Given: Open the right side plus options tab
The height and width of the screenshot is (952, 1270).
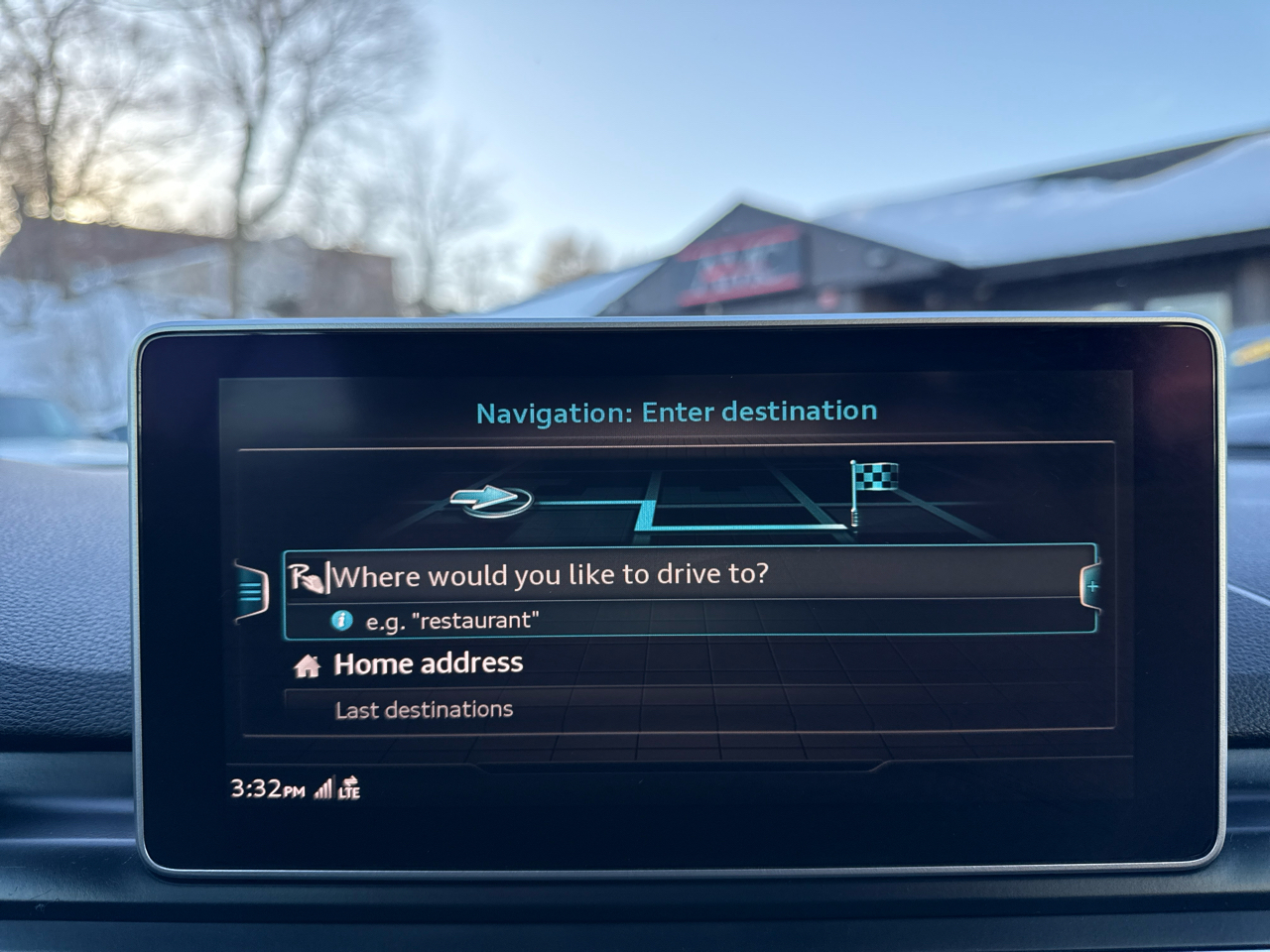Looking at the screenshot, I should 1091,587.
